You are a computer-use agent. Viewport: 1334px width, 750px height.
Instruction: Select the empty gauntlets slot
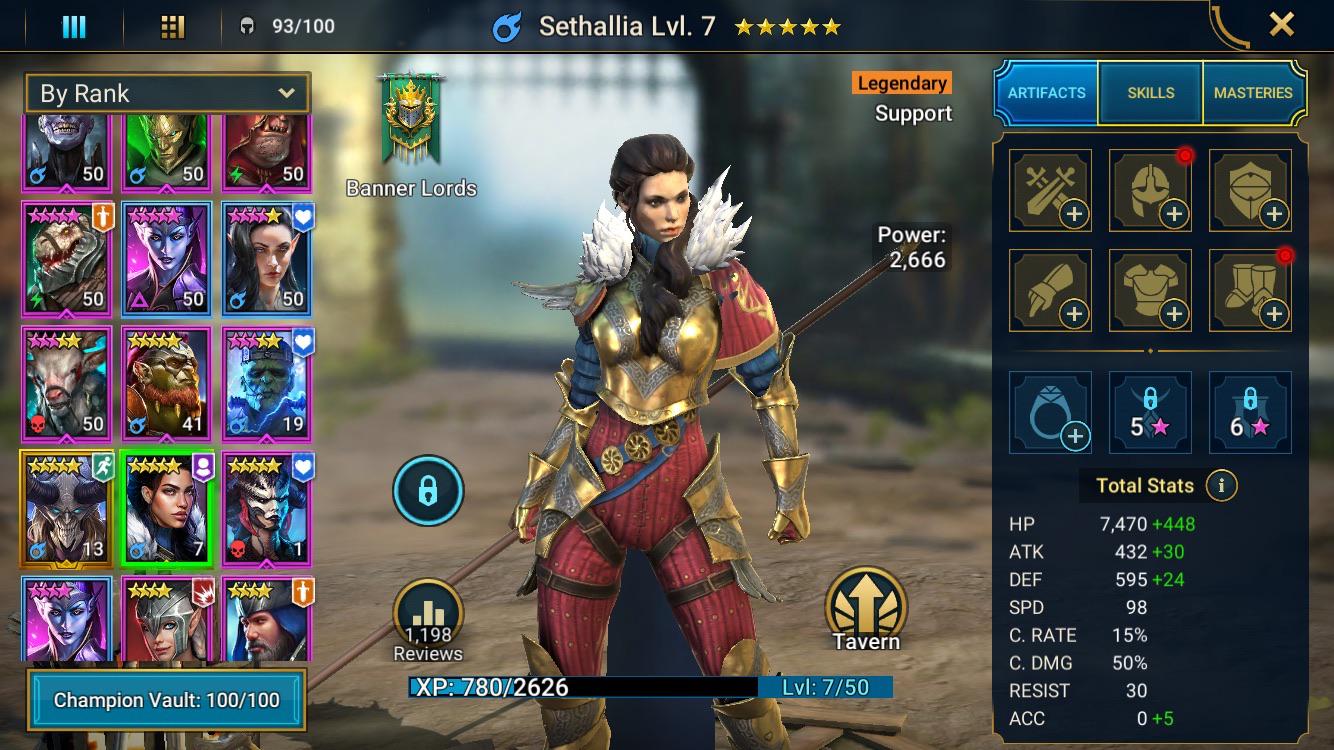click(x=1050, y=290)
